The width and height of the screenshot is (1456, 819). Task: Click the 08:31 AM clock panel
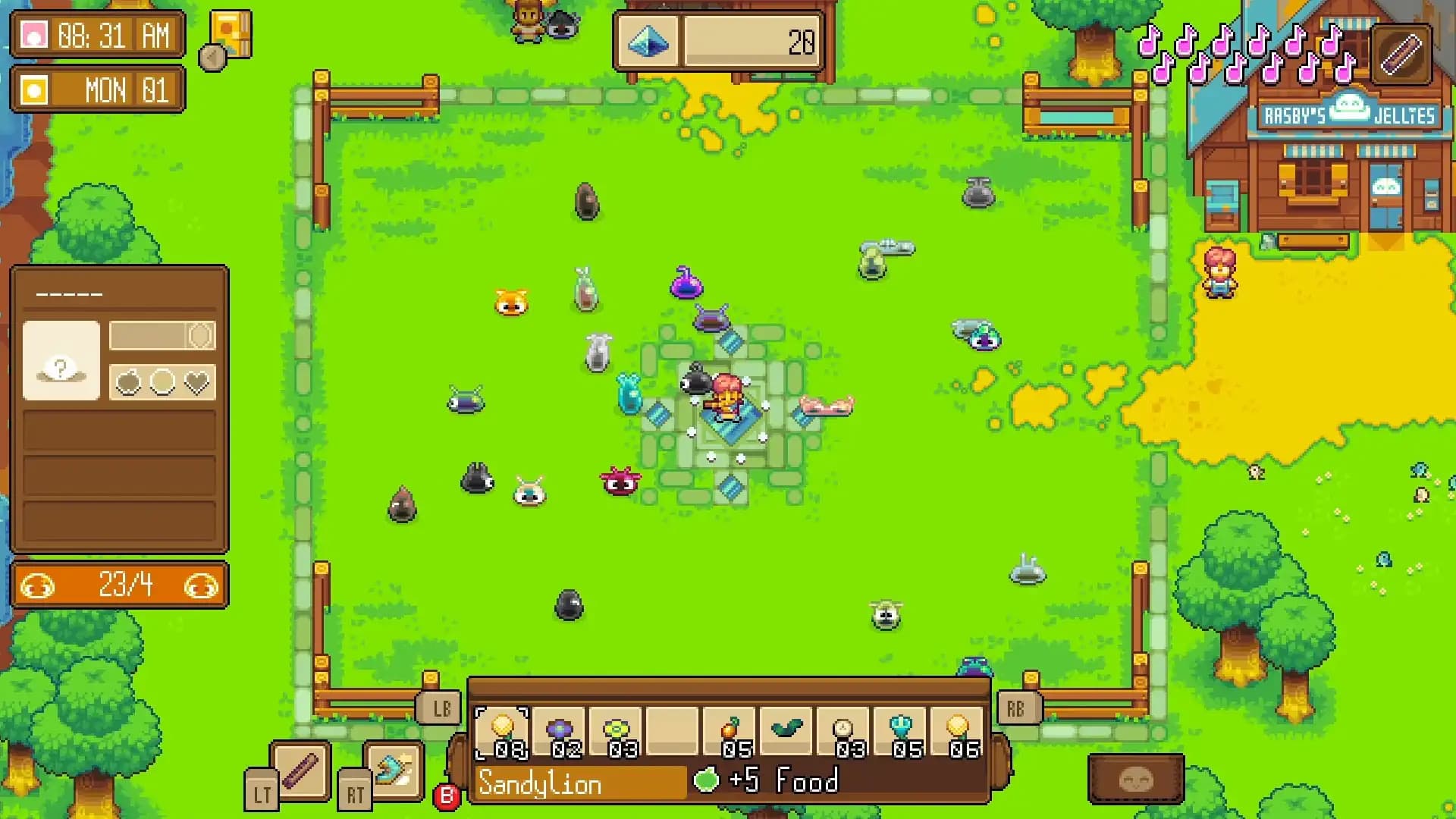97,34
